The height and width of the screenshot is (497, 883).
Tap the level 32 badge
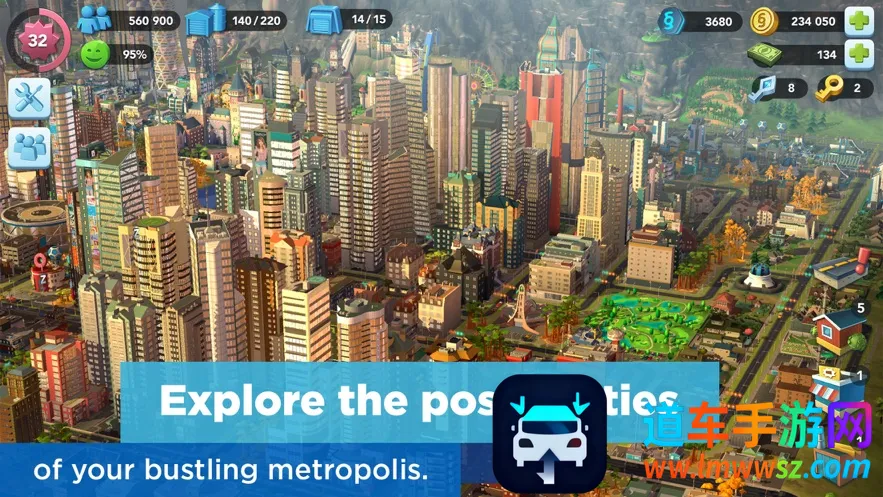coord(38,40)
